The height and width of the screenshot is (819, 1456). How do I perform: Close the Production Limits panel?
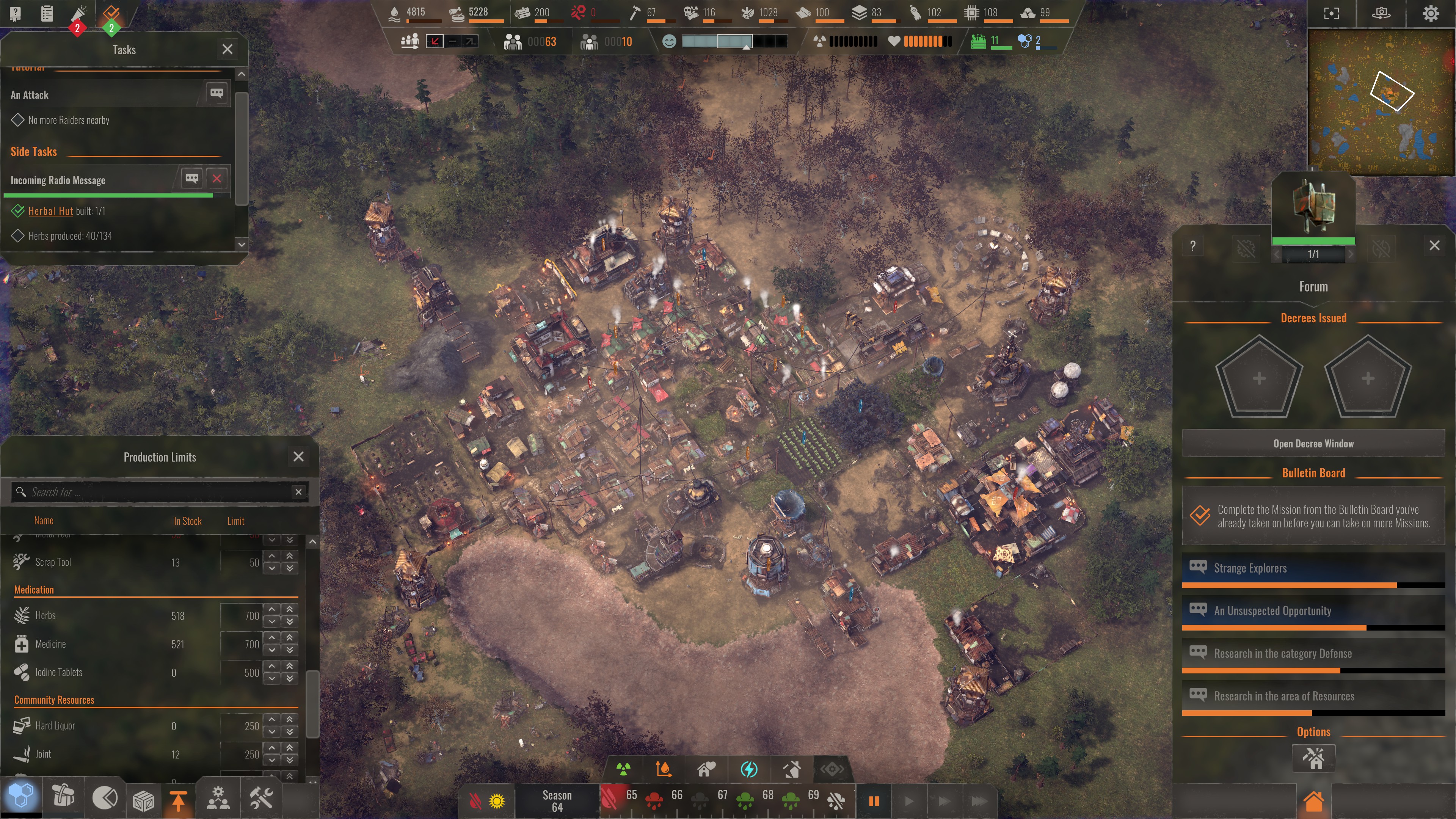click(298, 457)
